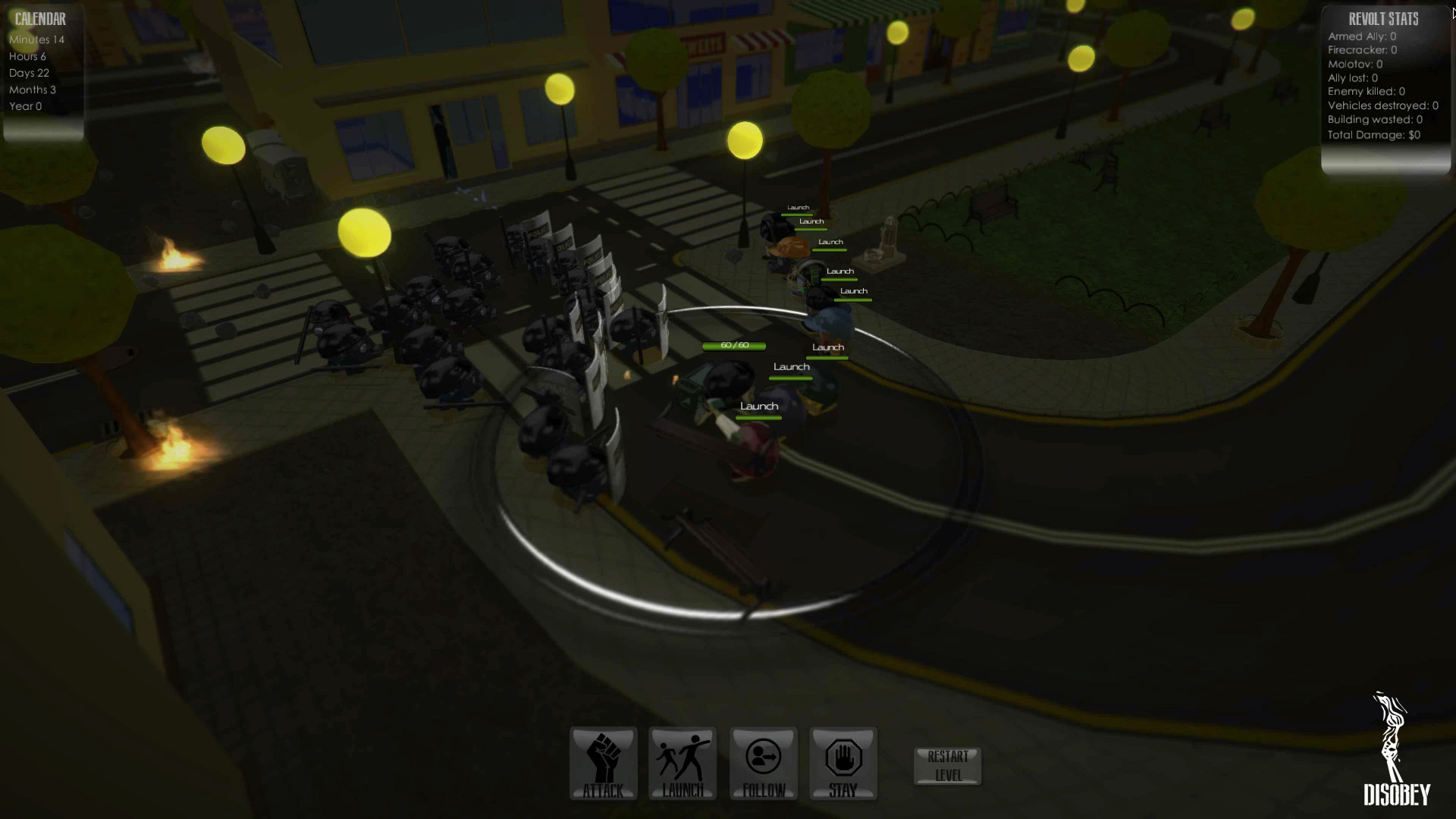Click the Molotov: 0 stat in Revolt Stats
Image resolution: width=1456 pixels, height=819 pixels.
pyautogui.click(x=1354, y=64)
